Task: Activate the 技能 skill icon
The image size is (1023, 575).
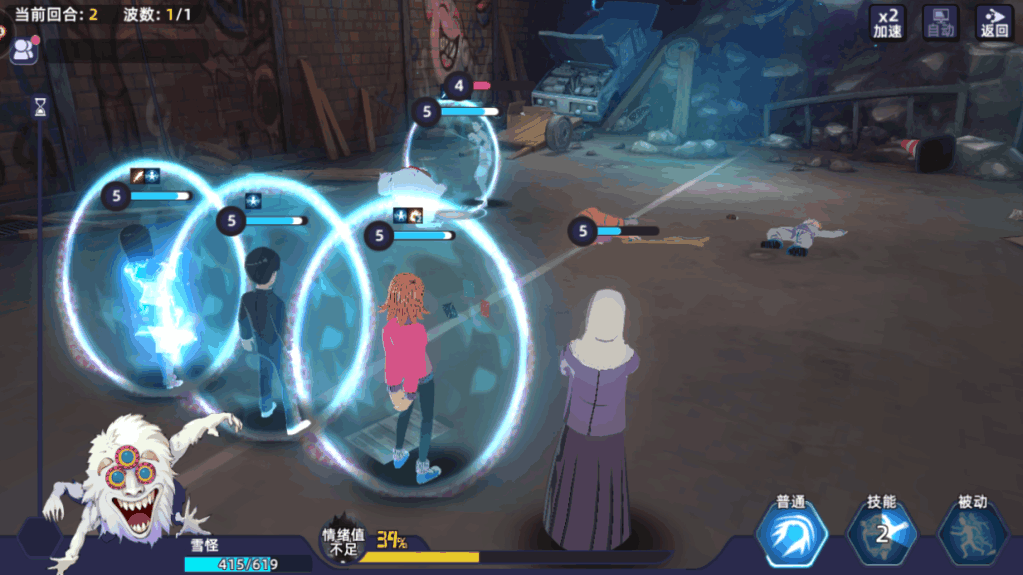Action: (x=881, y=532)
